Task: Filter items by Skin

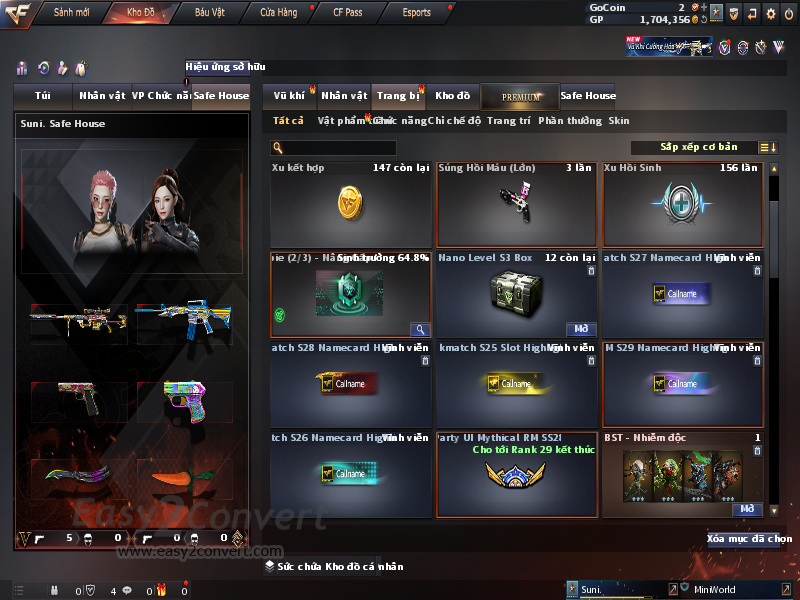Action: click(x=619, y=121)
